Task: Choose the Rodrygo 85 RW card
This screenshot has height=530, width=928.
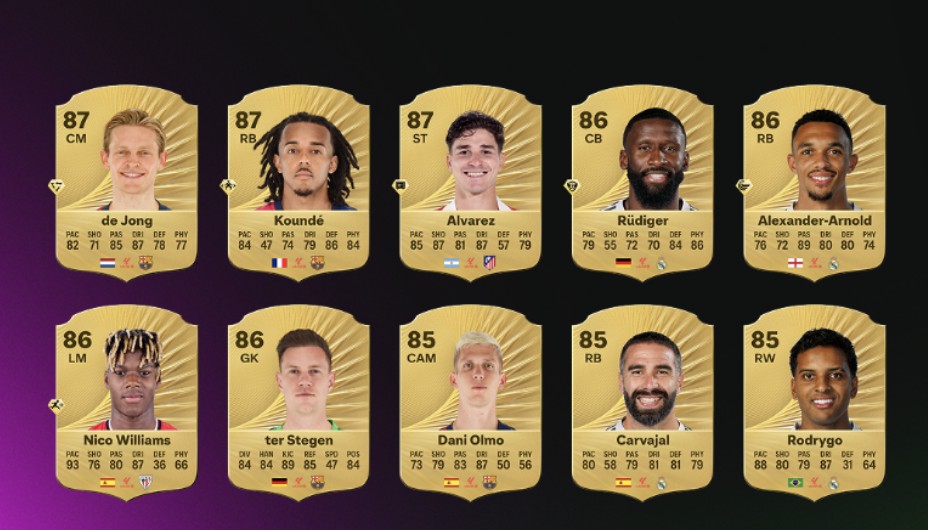Action: (x=814, y=400)
